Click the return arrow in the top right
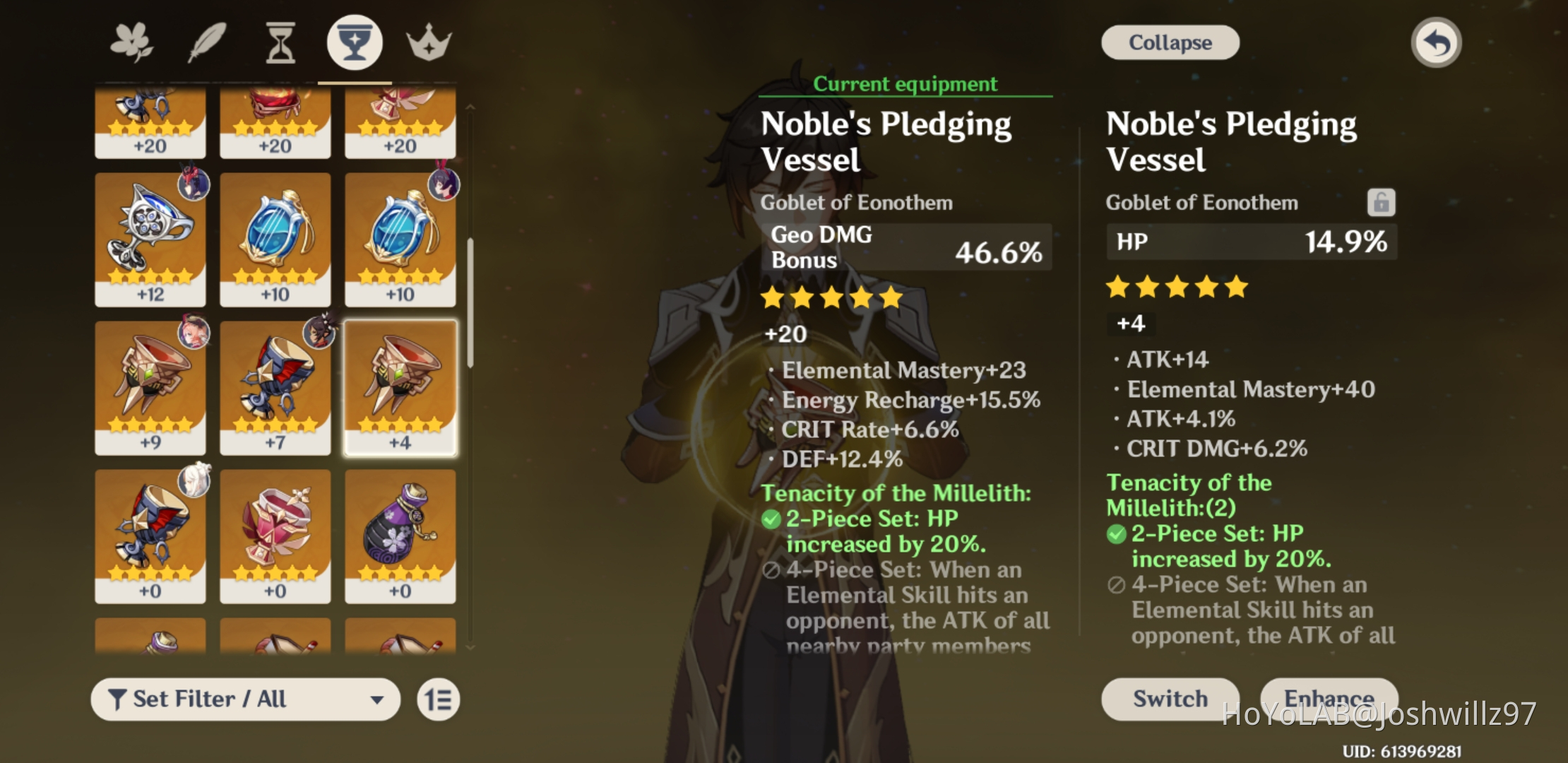Image resolution: width=1568 pixels, height=763 pixels. 1435,42
